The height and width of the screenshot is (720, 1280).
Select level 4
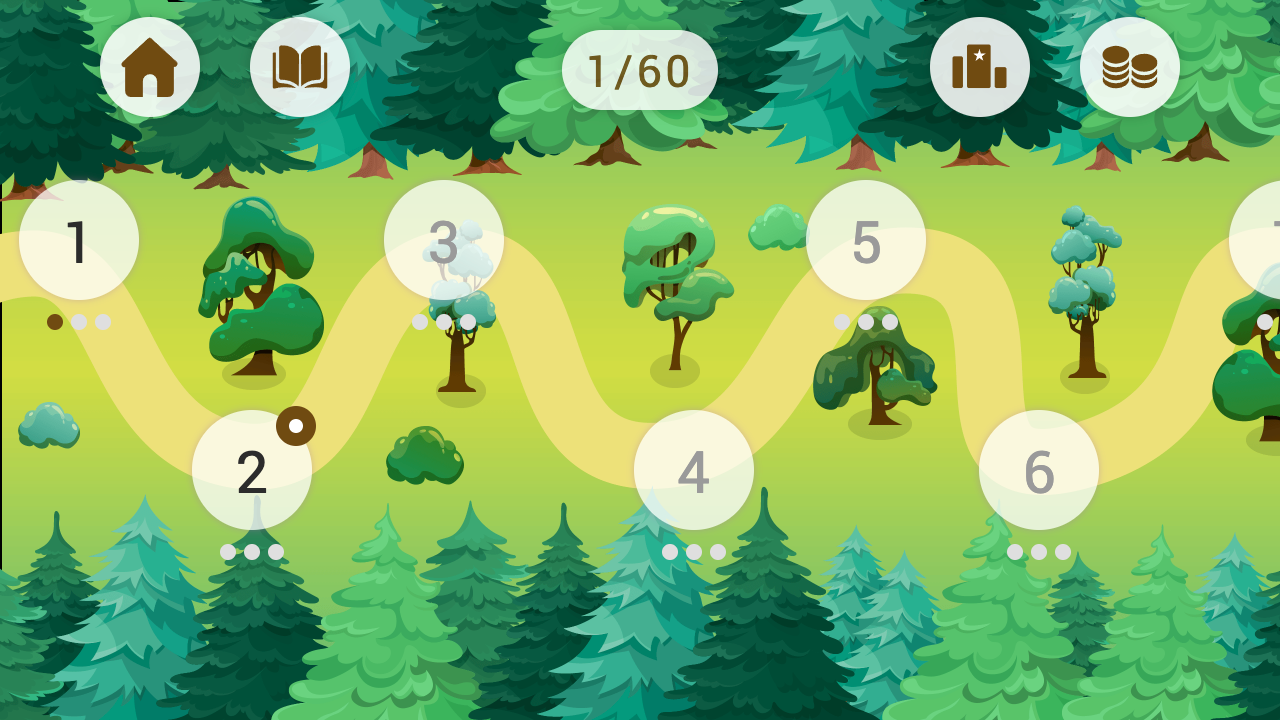692,470
